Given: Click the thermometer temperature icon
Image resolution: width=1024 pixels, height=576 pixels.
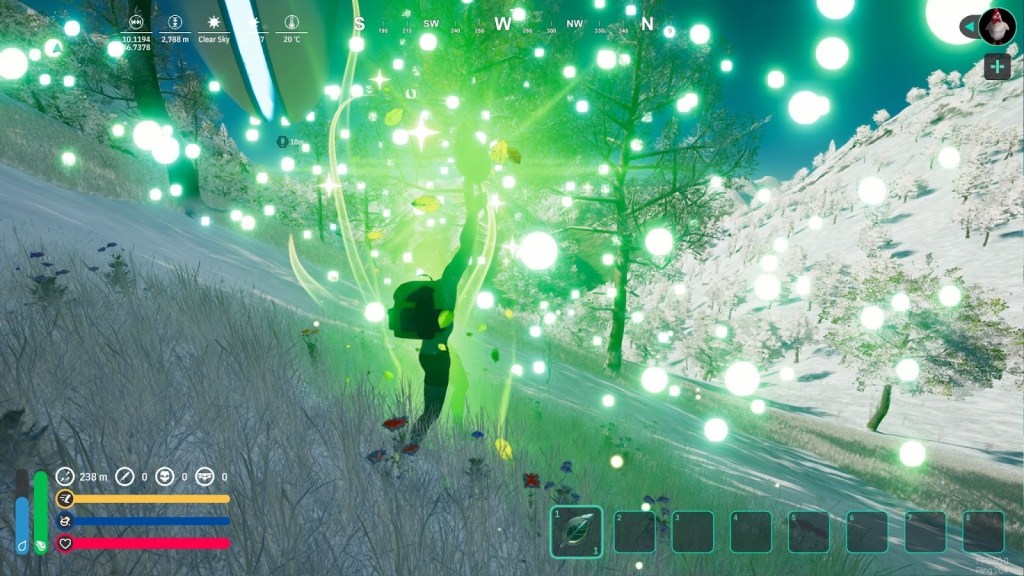Looking at the screenshot, I should pyautogui.click(x=291, y=21).
